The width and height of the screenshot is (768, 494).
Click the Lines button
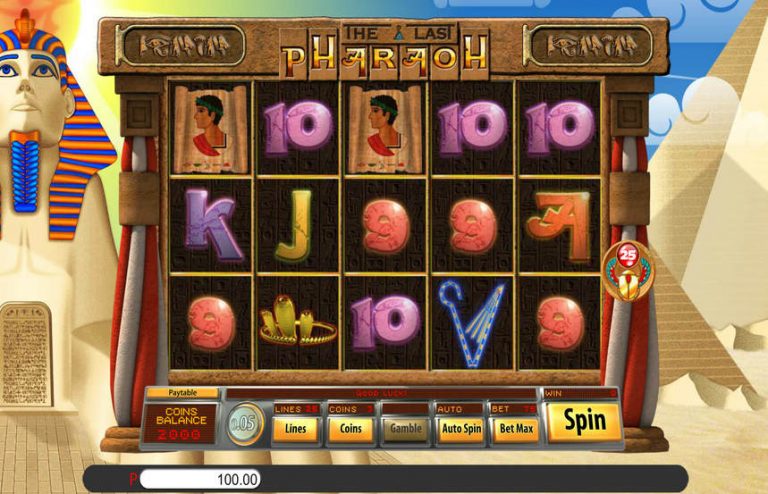pyautogui.click(x=296, y=428)
